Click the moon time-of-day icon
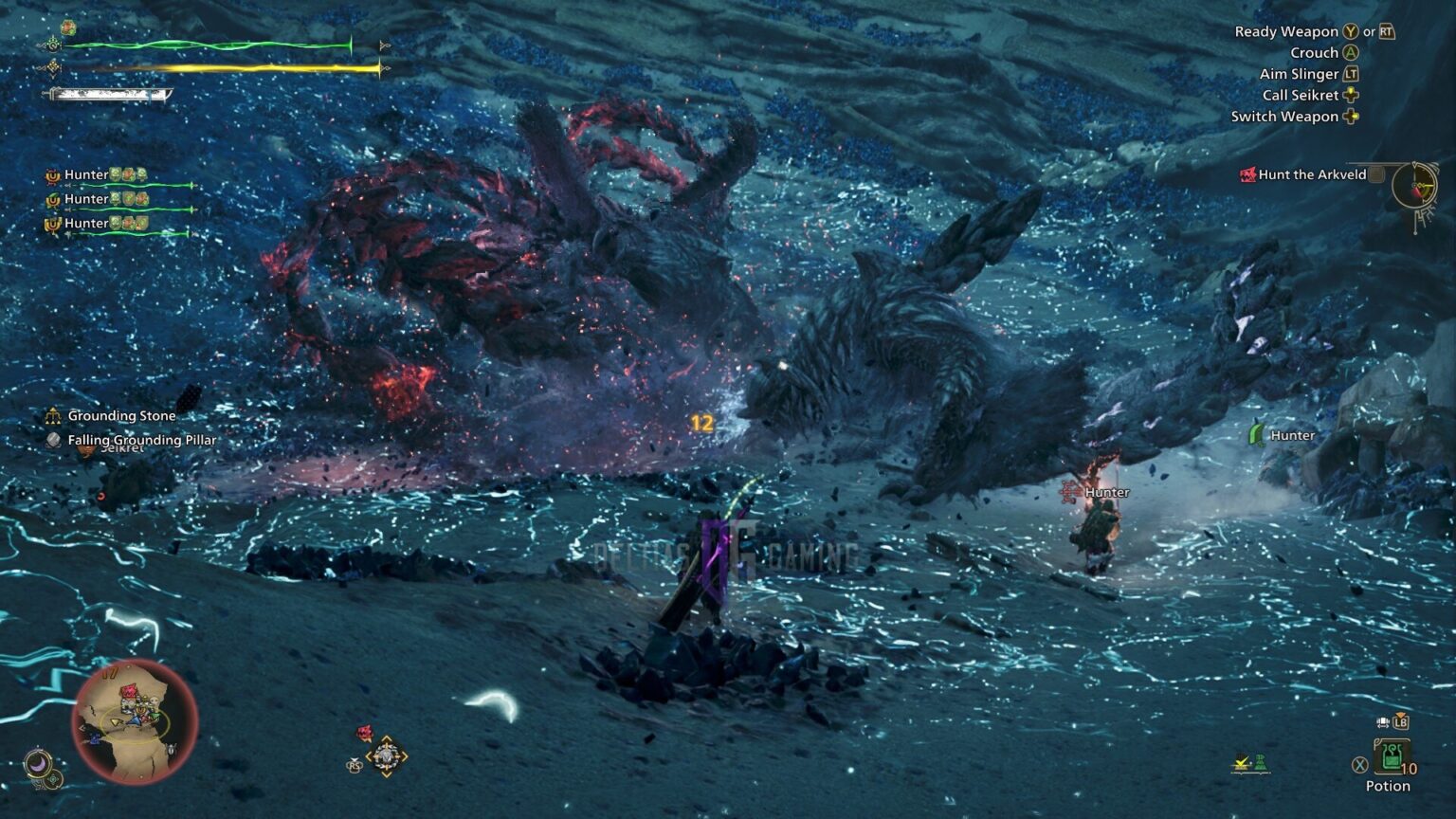The image size is (1456, 819). [x=37, y=763]
